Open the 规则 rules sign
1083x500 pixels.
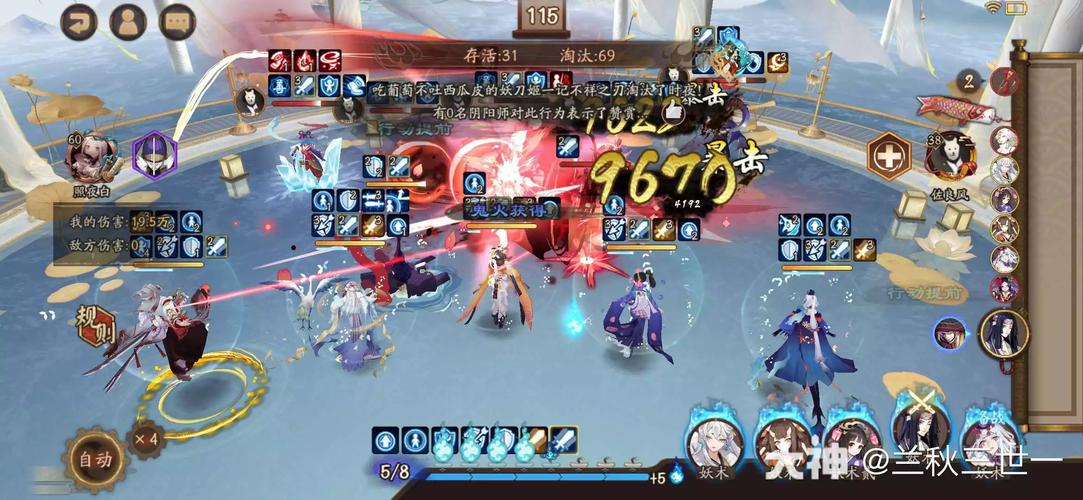point(96,324)
